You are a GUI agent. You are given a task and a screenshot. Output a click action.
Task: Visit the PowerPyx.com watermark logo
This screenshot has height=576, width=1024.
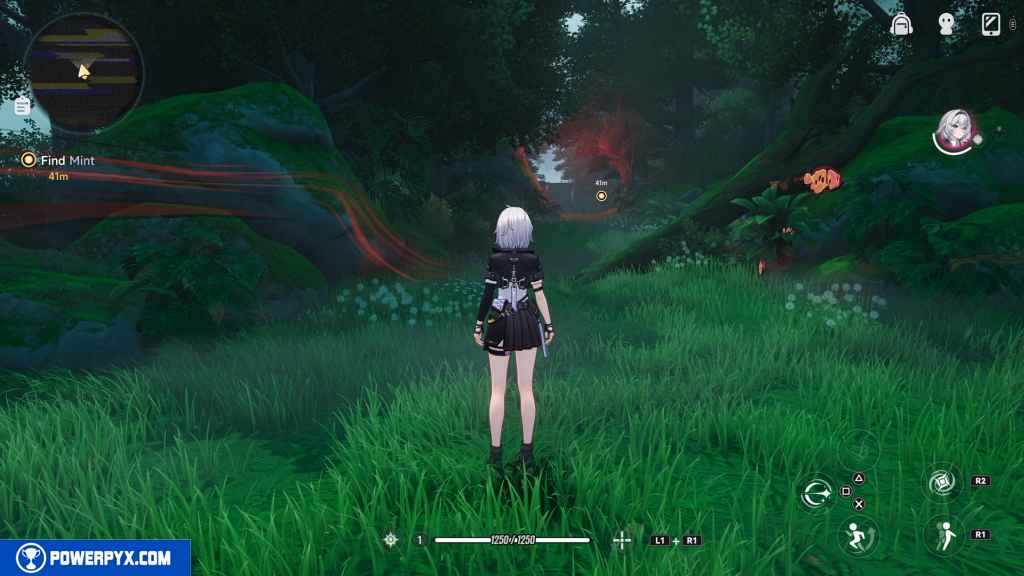95,558
